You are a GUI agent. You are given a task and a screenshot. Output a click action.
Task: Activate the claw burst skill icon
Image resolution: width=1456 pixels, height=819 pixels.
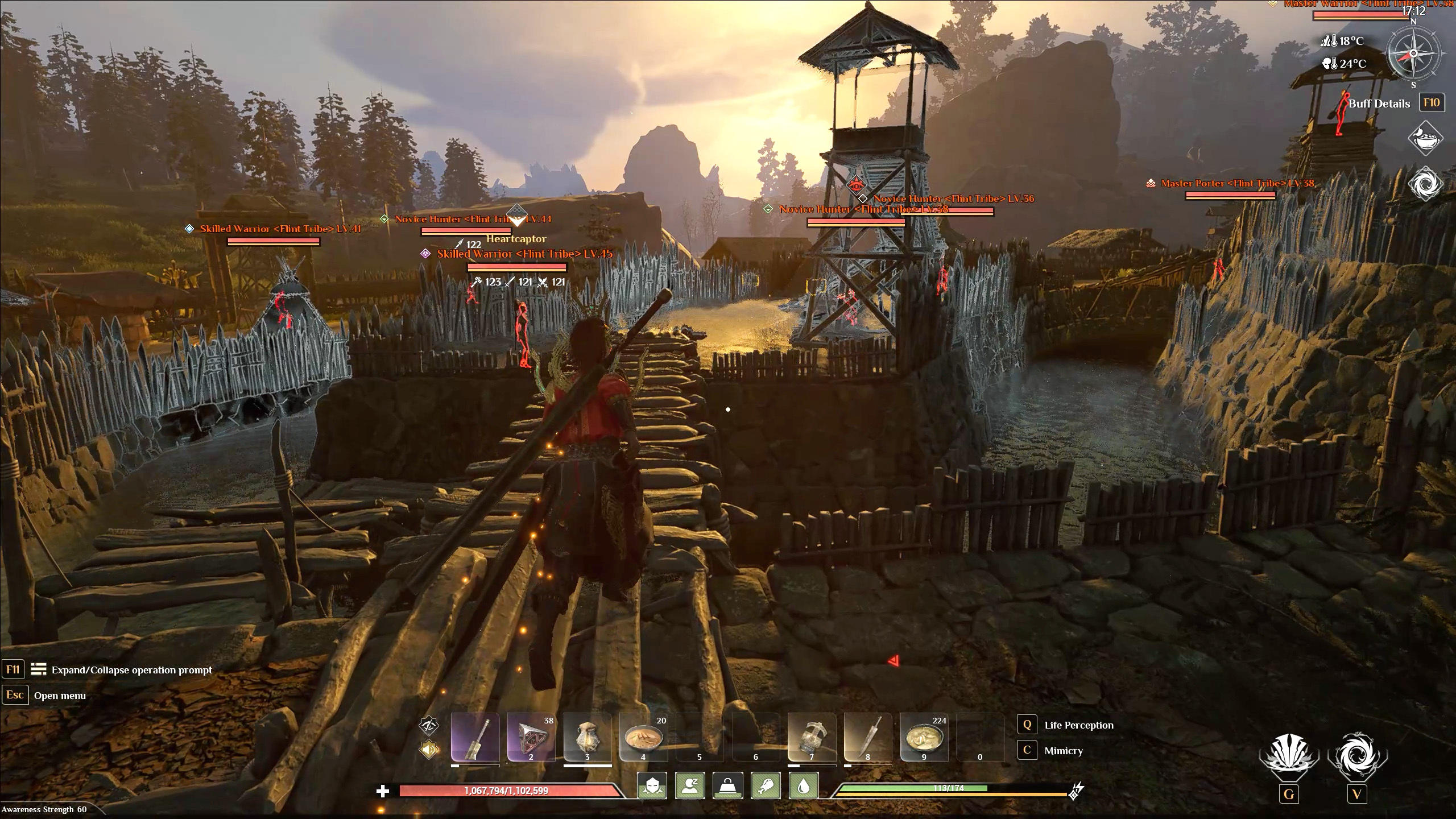1289,758
